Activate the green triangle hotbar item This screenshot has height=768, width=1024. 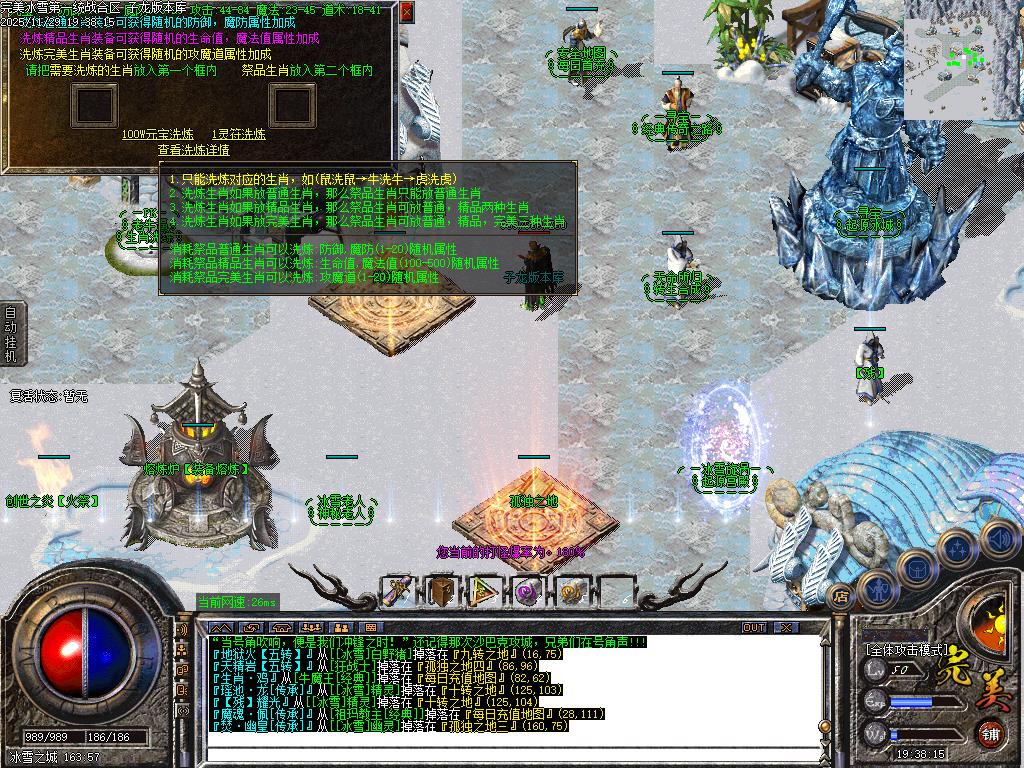[x=484, y=591]
